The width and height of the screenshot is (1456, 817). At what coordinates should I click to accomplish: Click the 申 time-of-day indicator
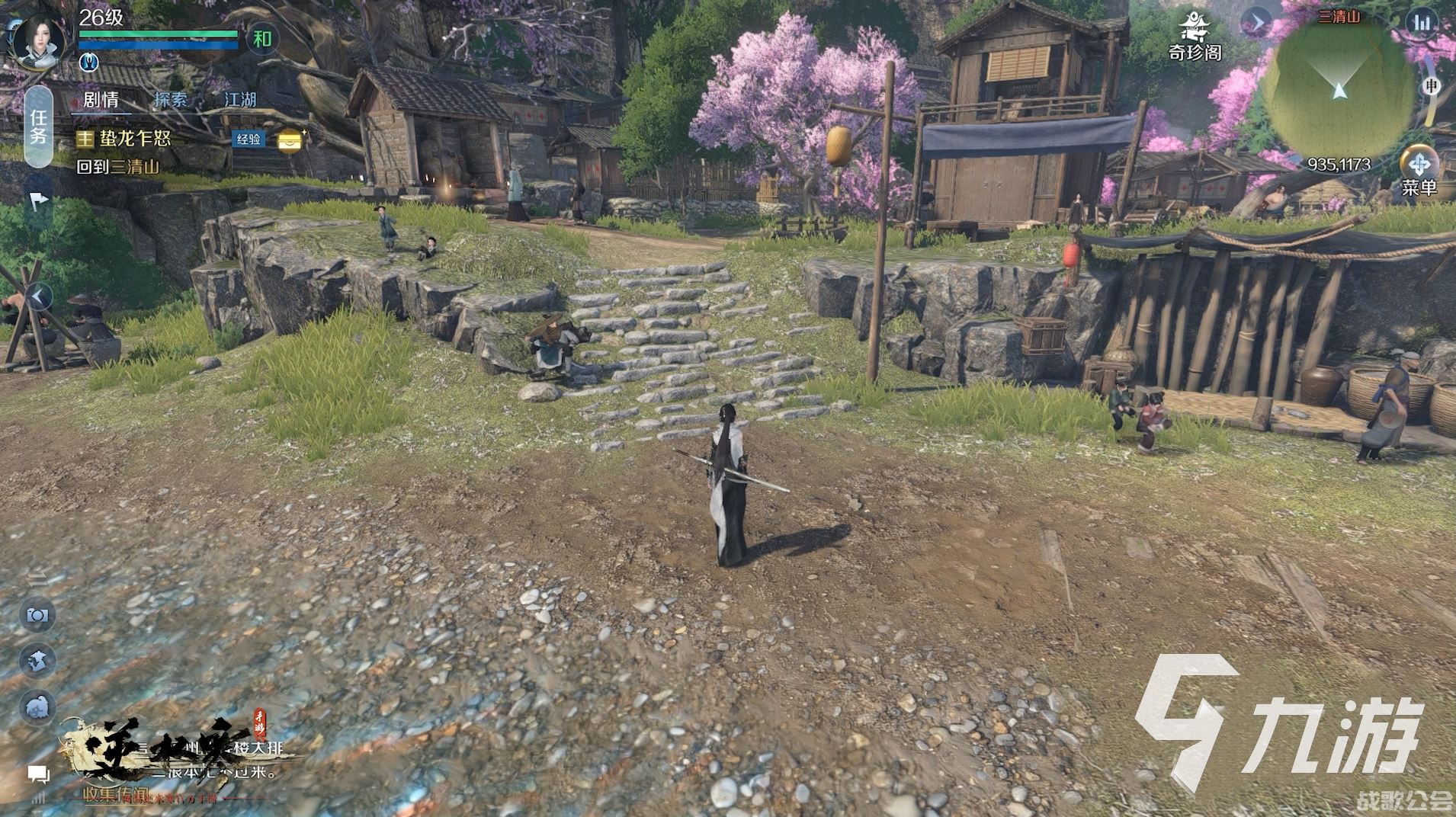1431,86
